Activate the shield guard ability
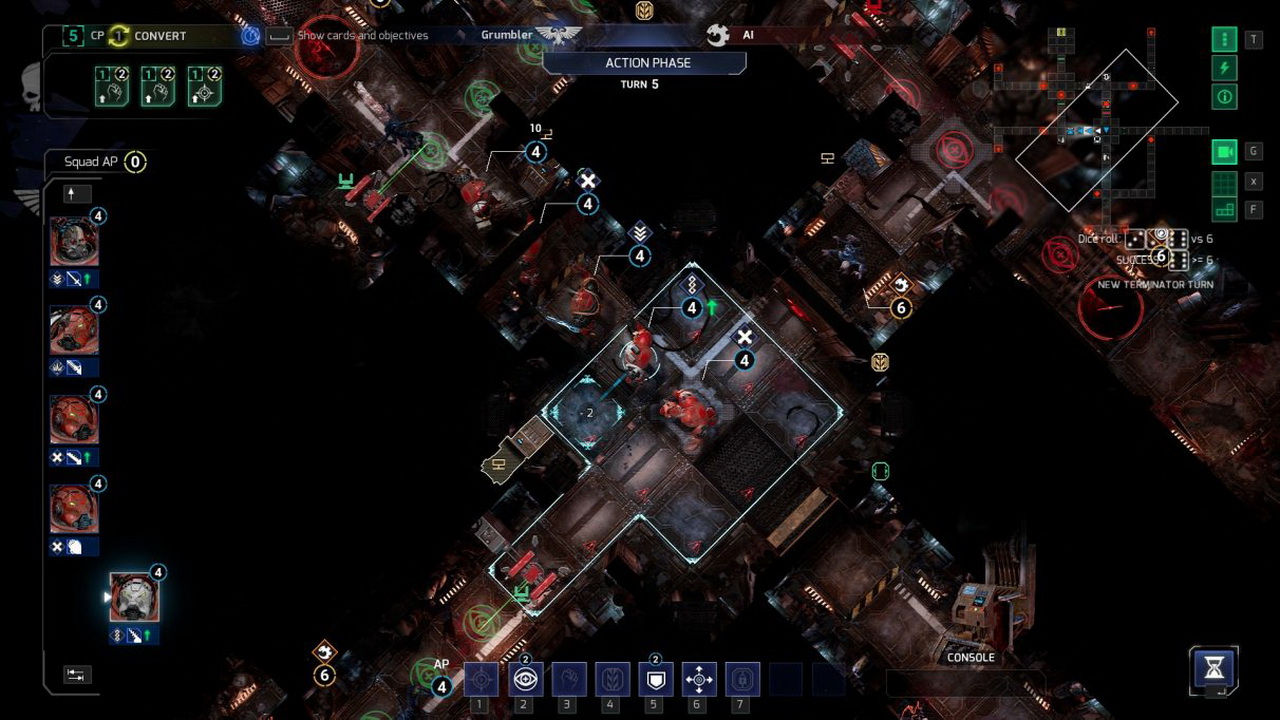 click(655, 680)
